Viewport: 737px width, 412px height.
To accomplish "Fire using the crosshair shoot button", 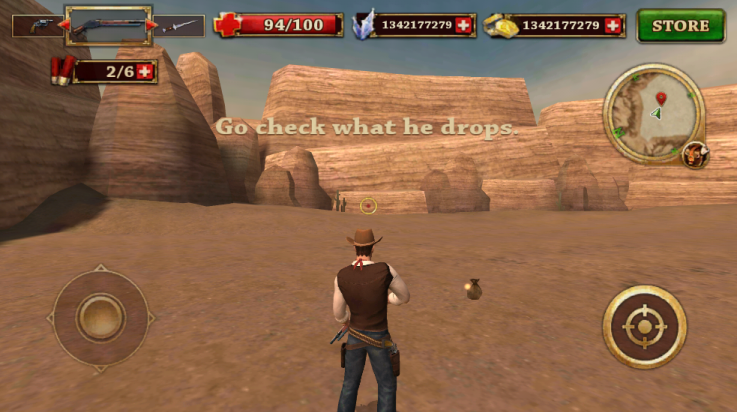I will (x=644, y=327).
